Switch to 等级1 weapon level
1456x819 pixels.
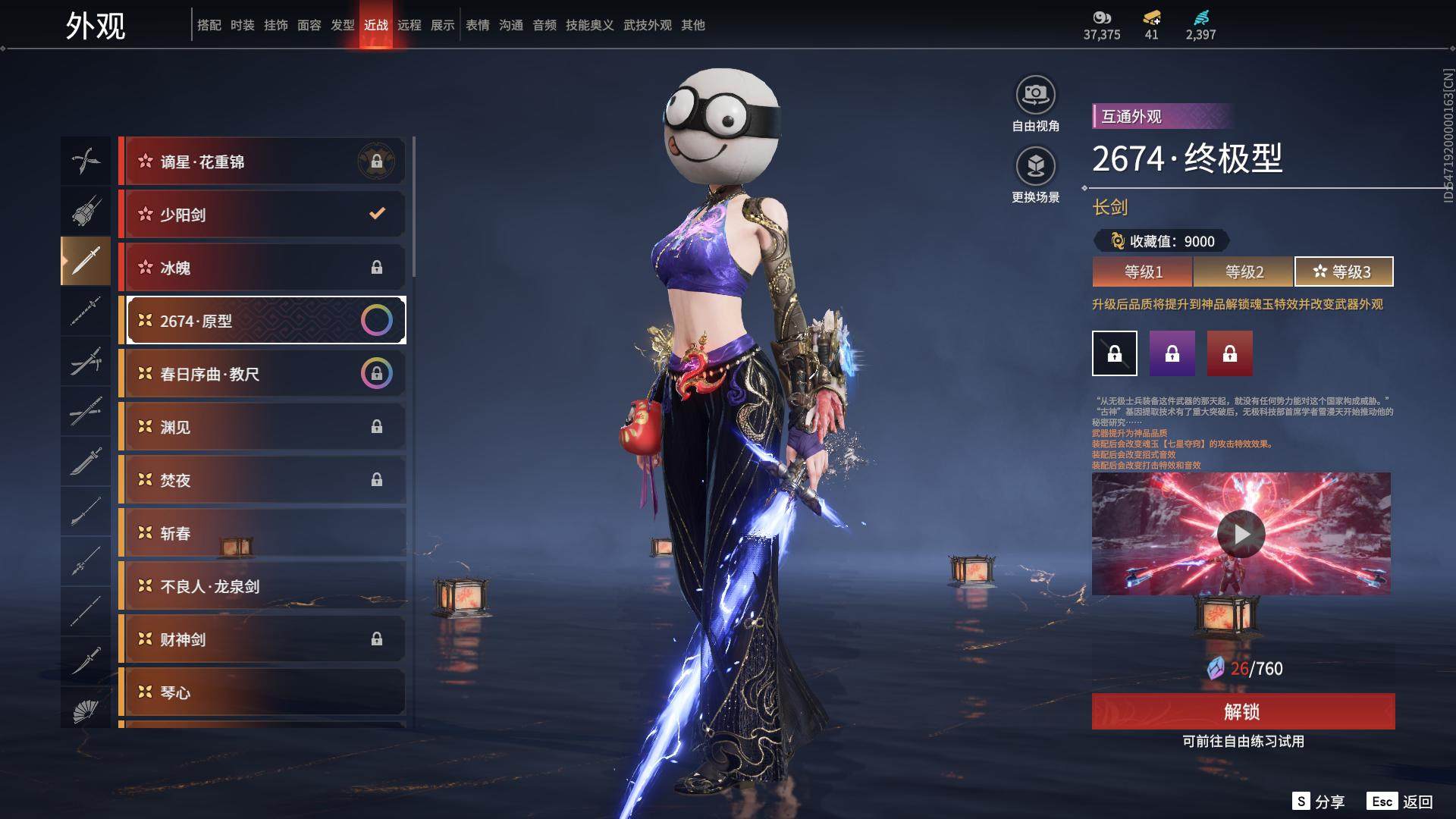[1143, 271]
